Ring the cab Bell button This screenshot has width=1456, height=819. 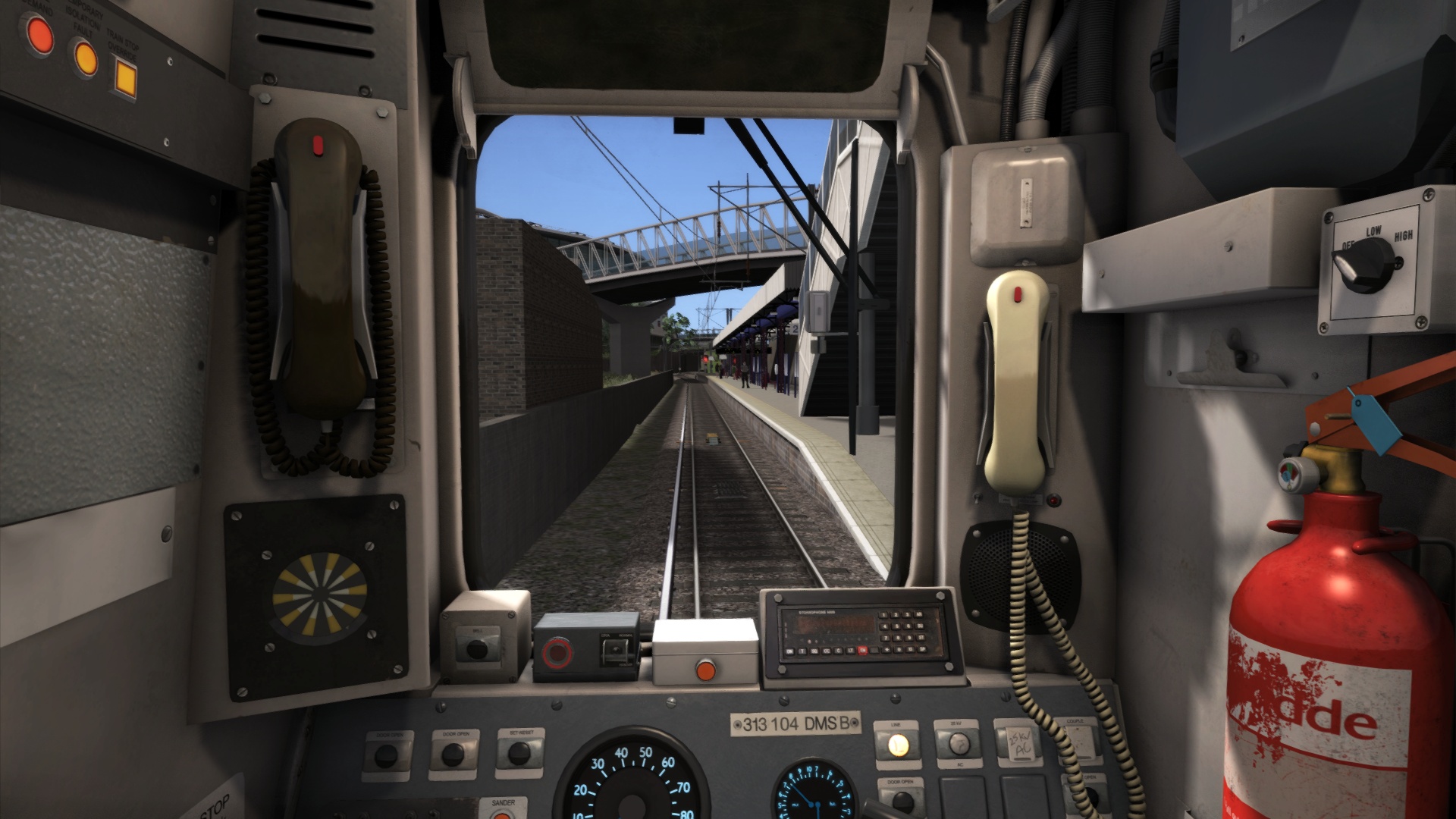(x=476, y=649)
